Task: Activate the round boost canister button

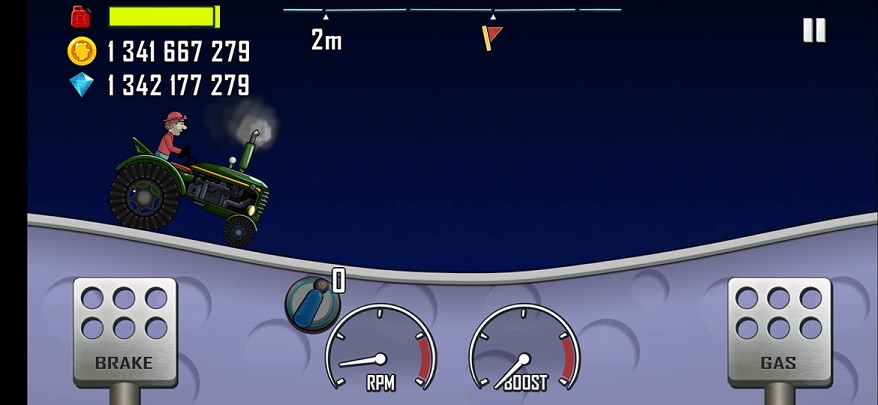Action: tap(313, 303)
